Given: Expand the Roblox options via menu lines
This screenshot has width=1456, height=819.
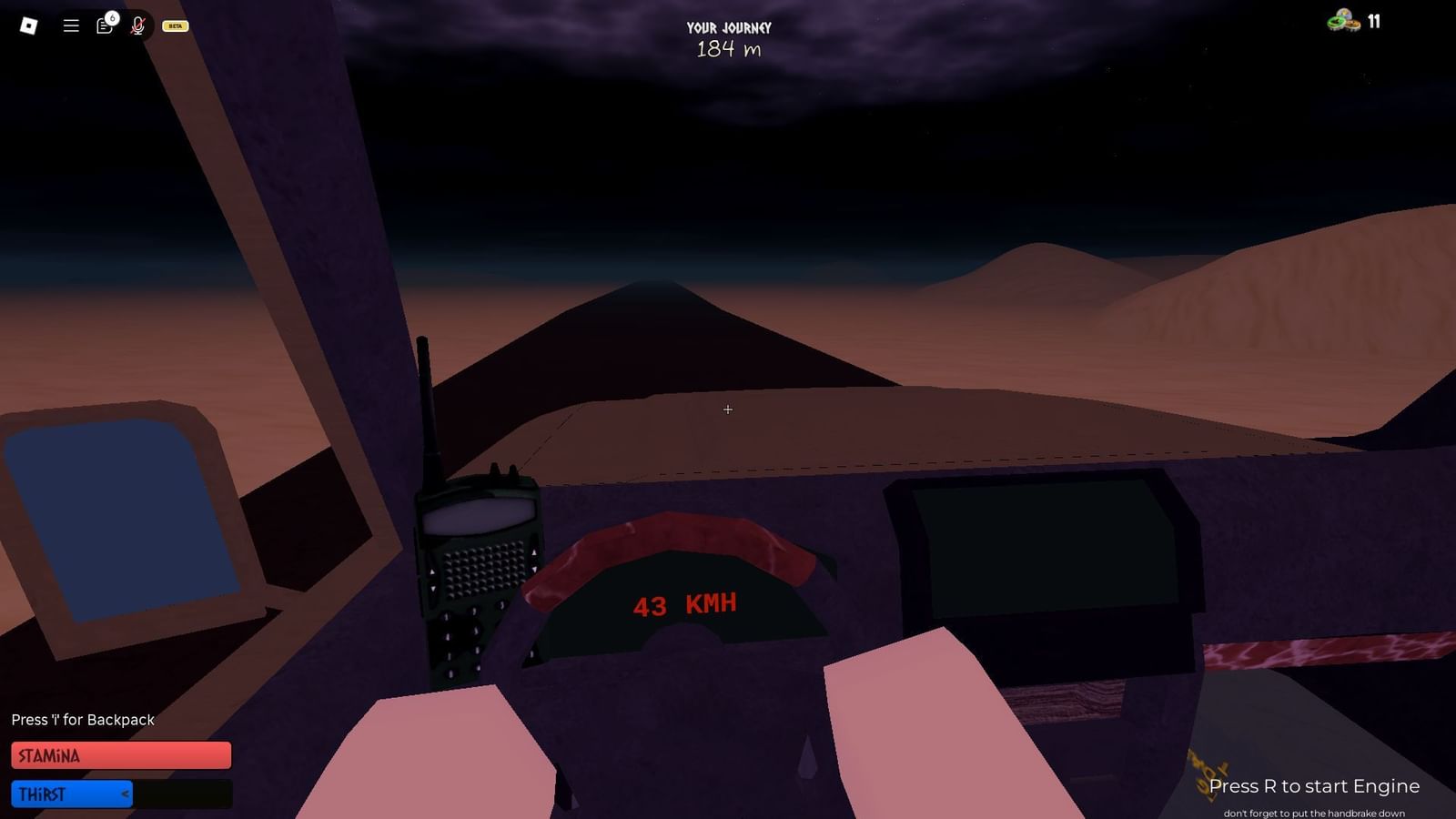Looking at the screenshot, I should (70, 25).
